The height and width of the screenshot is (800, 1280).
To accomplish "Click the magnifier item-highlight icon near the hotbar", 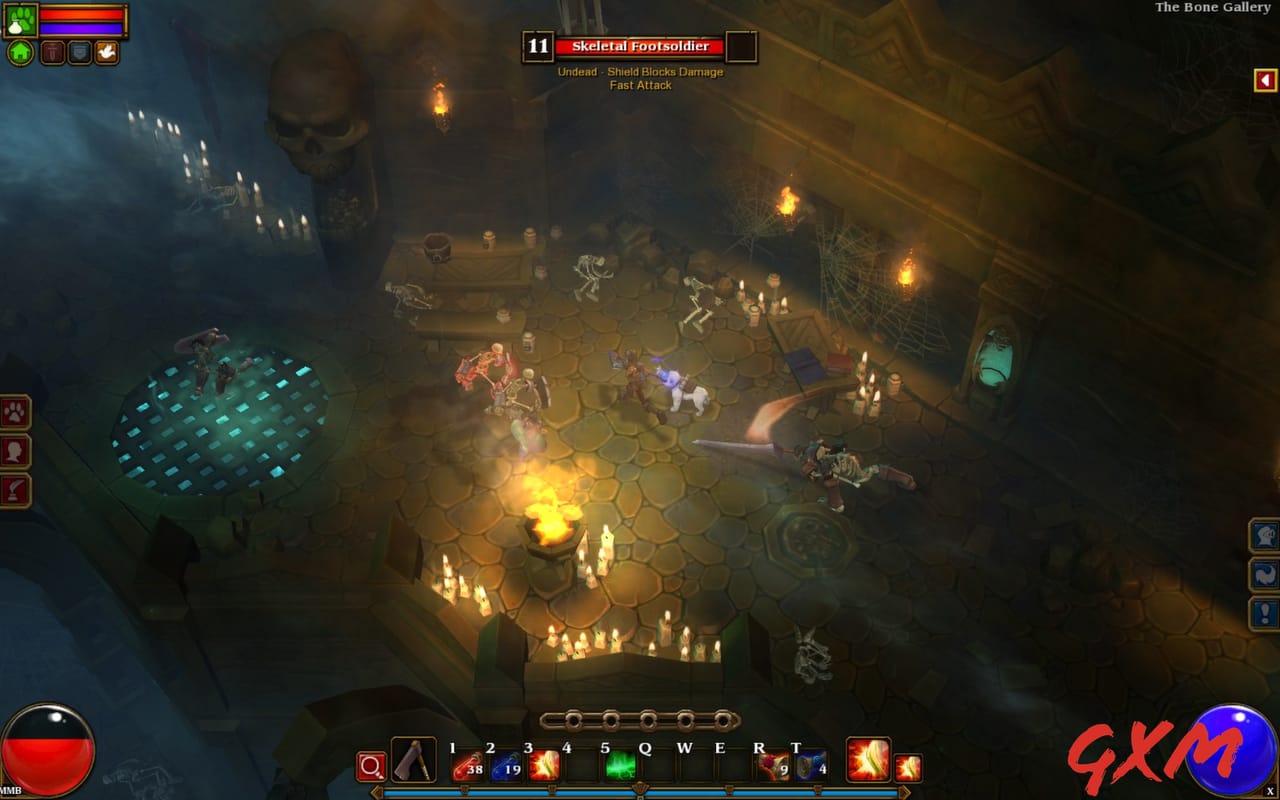I will pyautogui.click(x=370, y=766).
